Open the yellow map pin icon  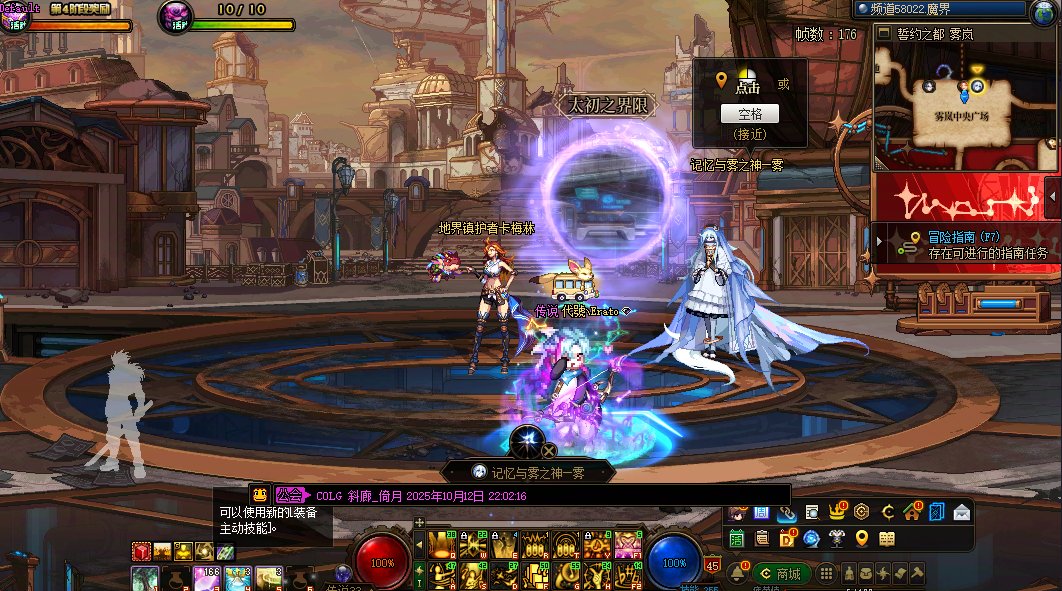(x=862, y=538)
